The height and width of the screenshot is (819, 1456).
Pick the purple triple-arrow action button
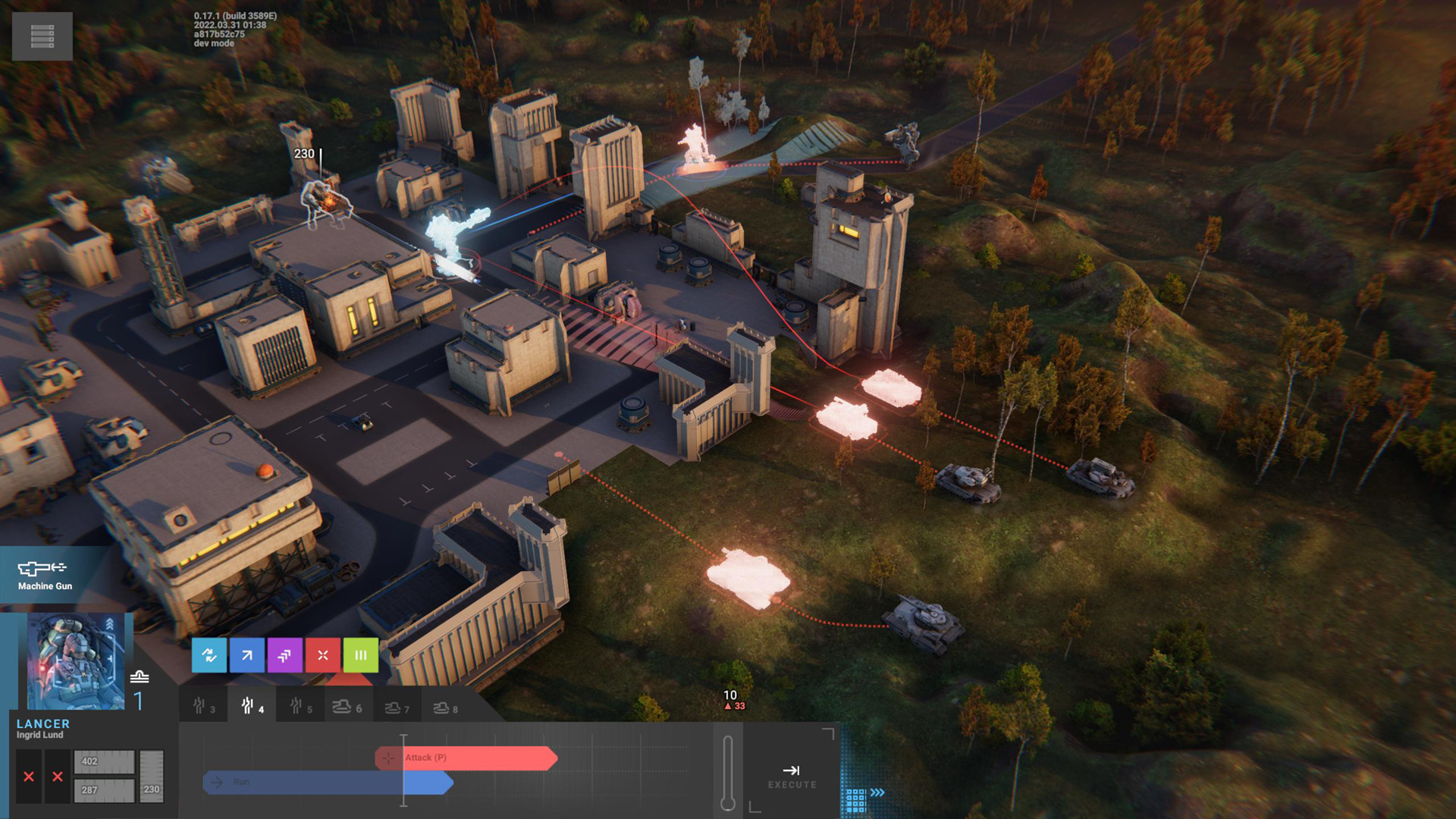[285, 655]
